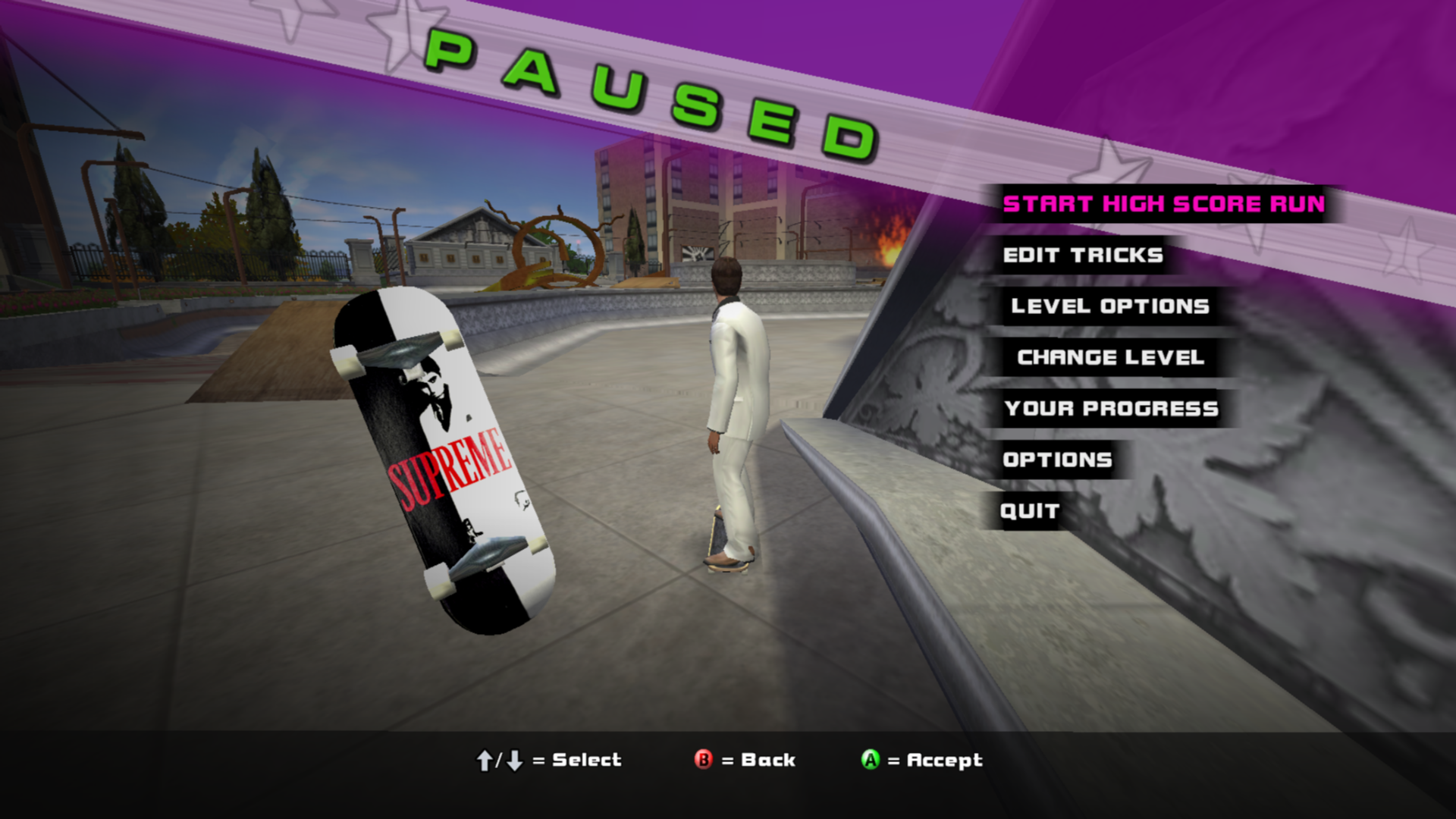Quit from the pause menu

point(1029,511)
